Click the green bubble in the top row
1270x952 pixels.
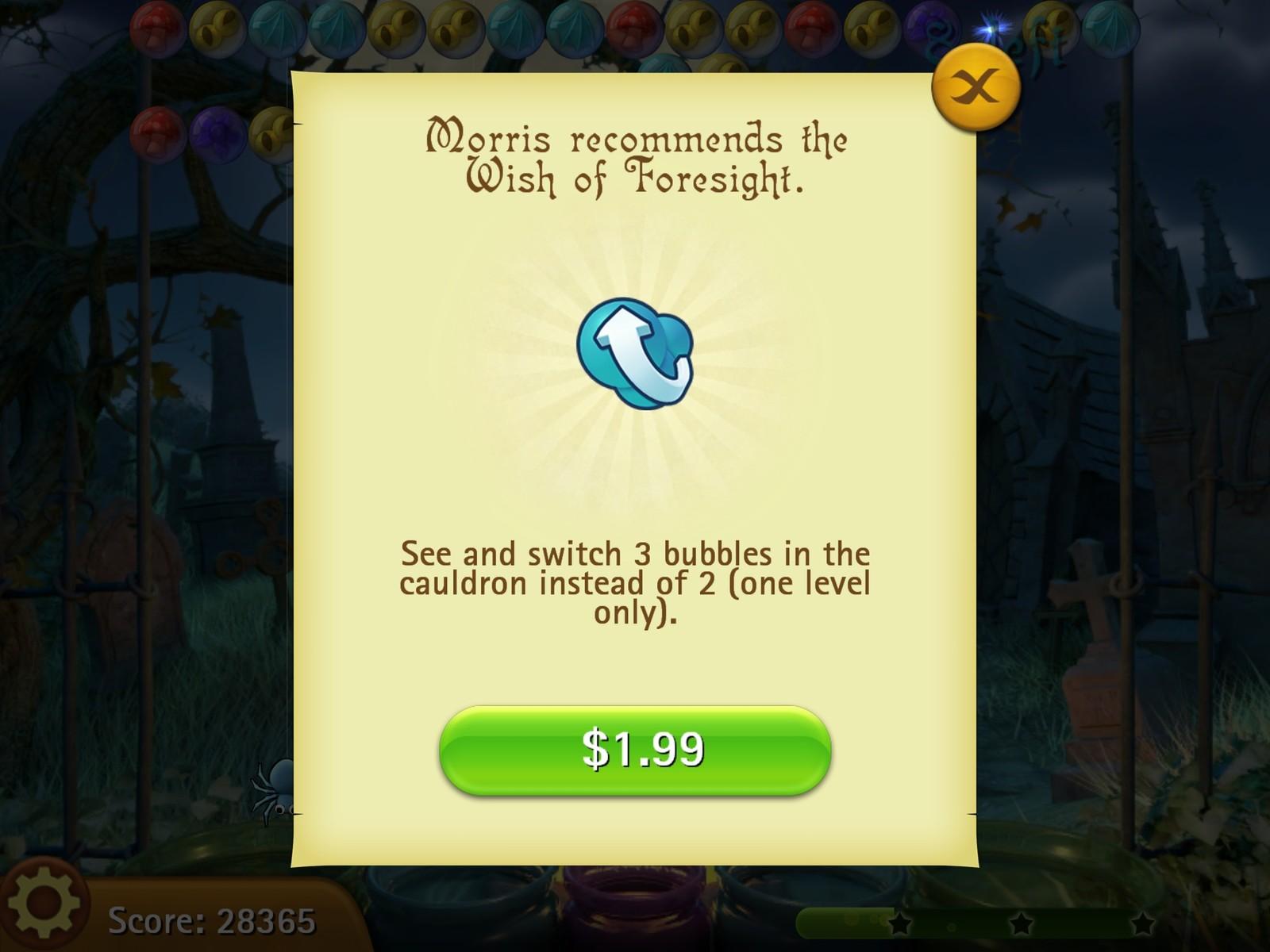click(1111, 30)
